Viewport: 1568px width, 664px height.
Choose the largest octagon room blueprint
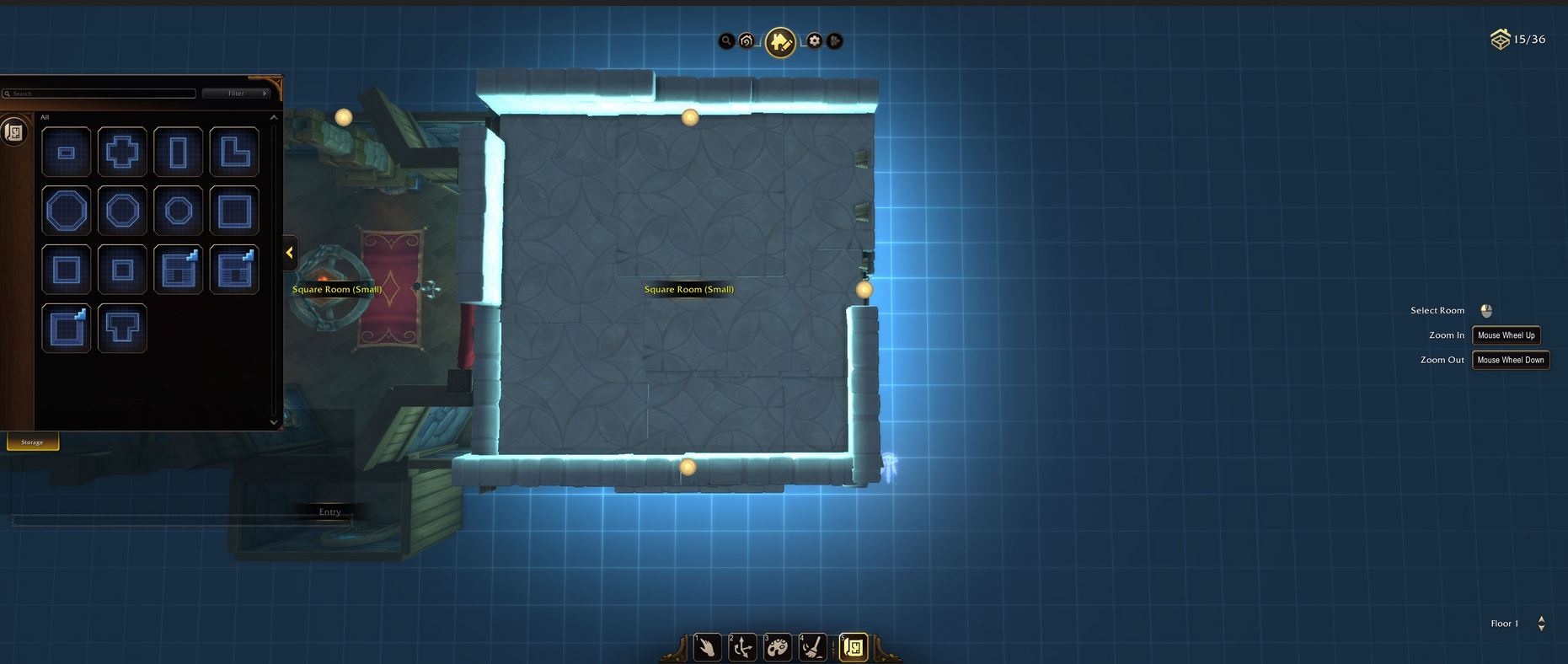pos(67,211)
